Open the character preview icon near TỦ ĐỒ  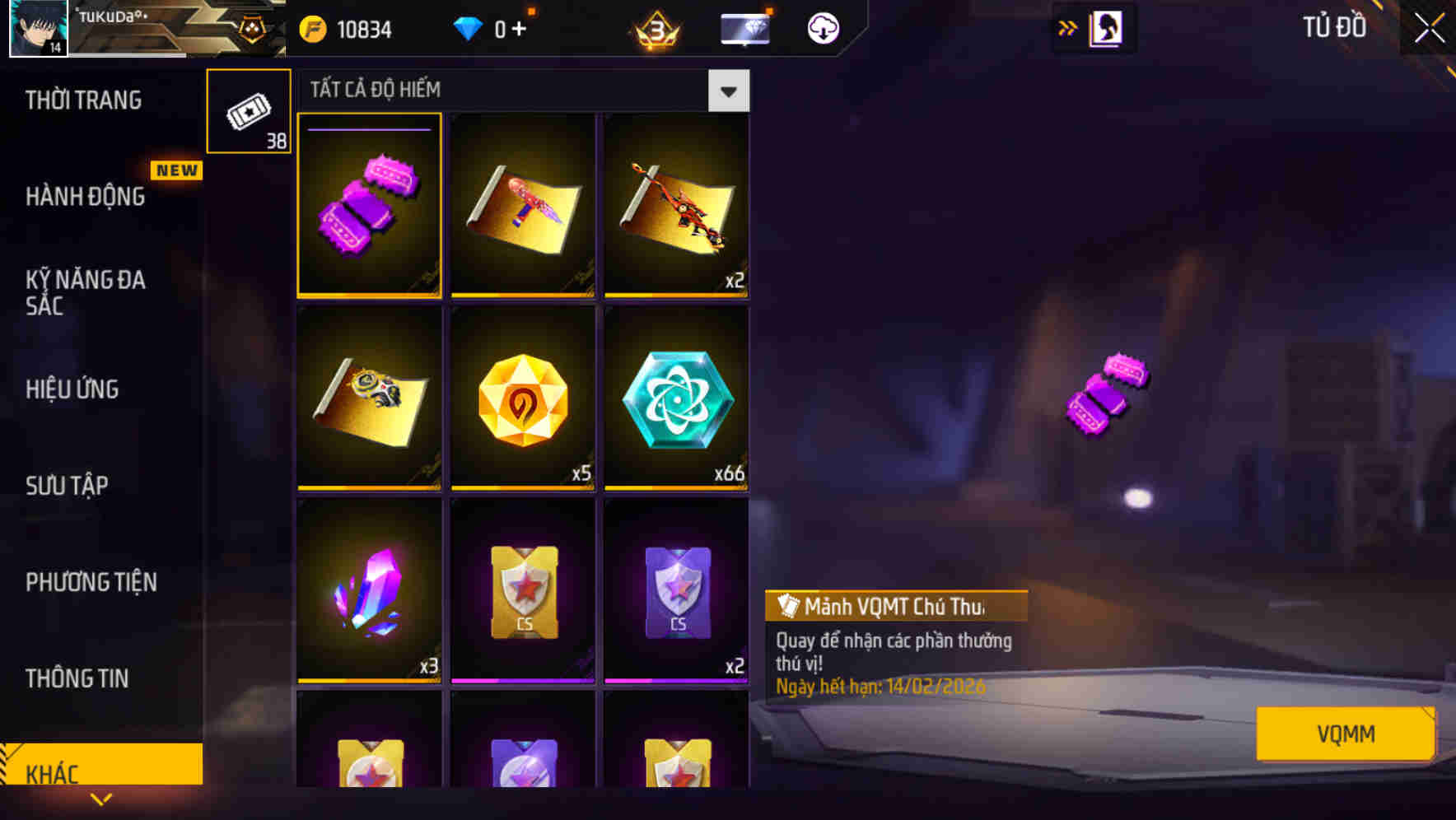(1105, 27)
